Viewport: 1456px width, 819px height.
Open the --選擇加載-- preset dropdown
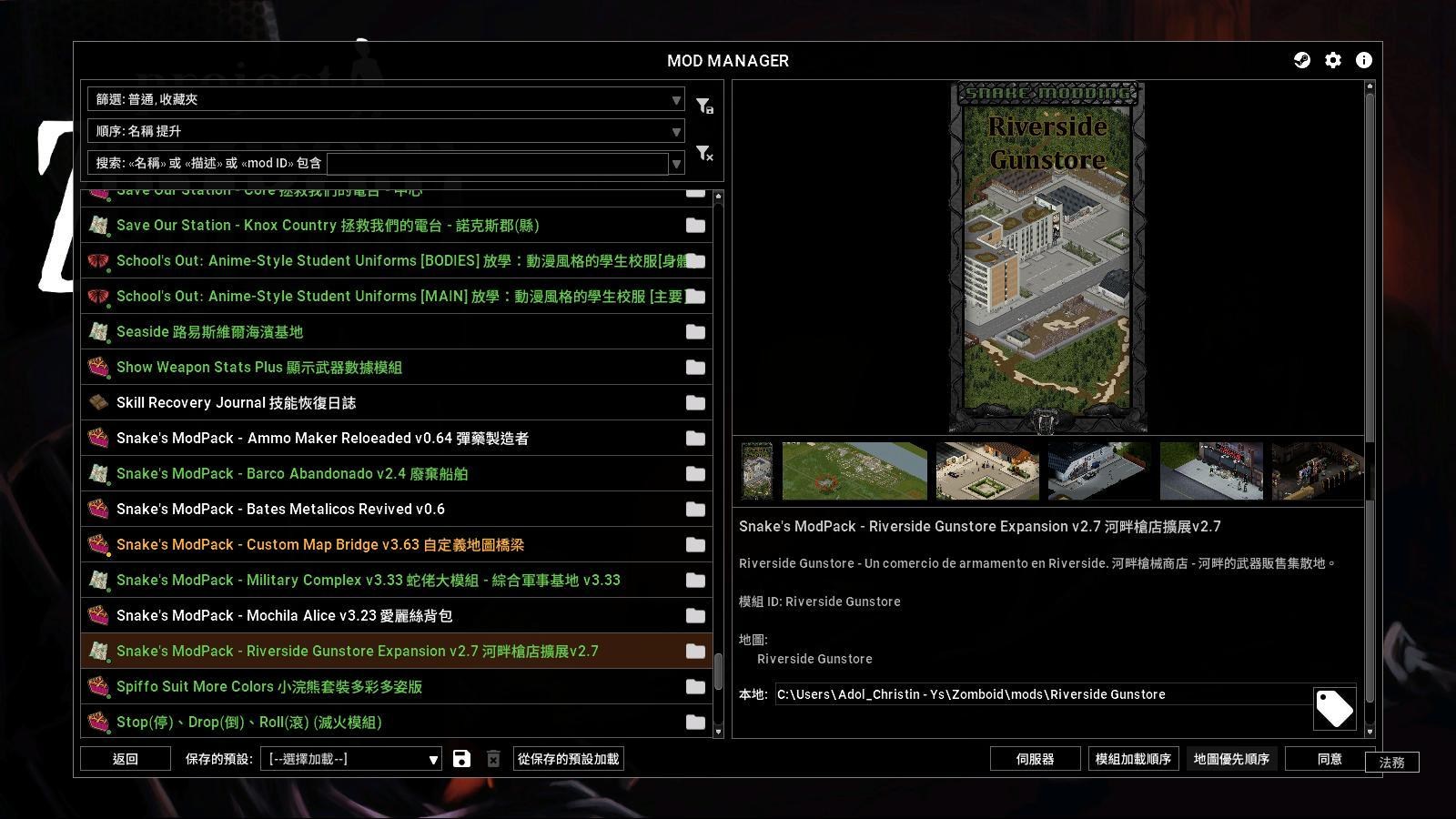[x=350, y=758]
